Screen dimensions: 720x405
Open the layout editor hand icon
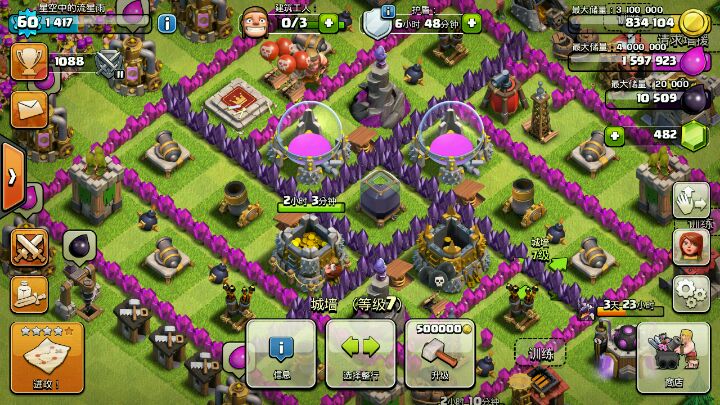click(687, 199)
